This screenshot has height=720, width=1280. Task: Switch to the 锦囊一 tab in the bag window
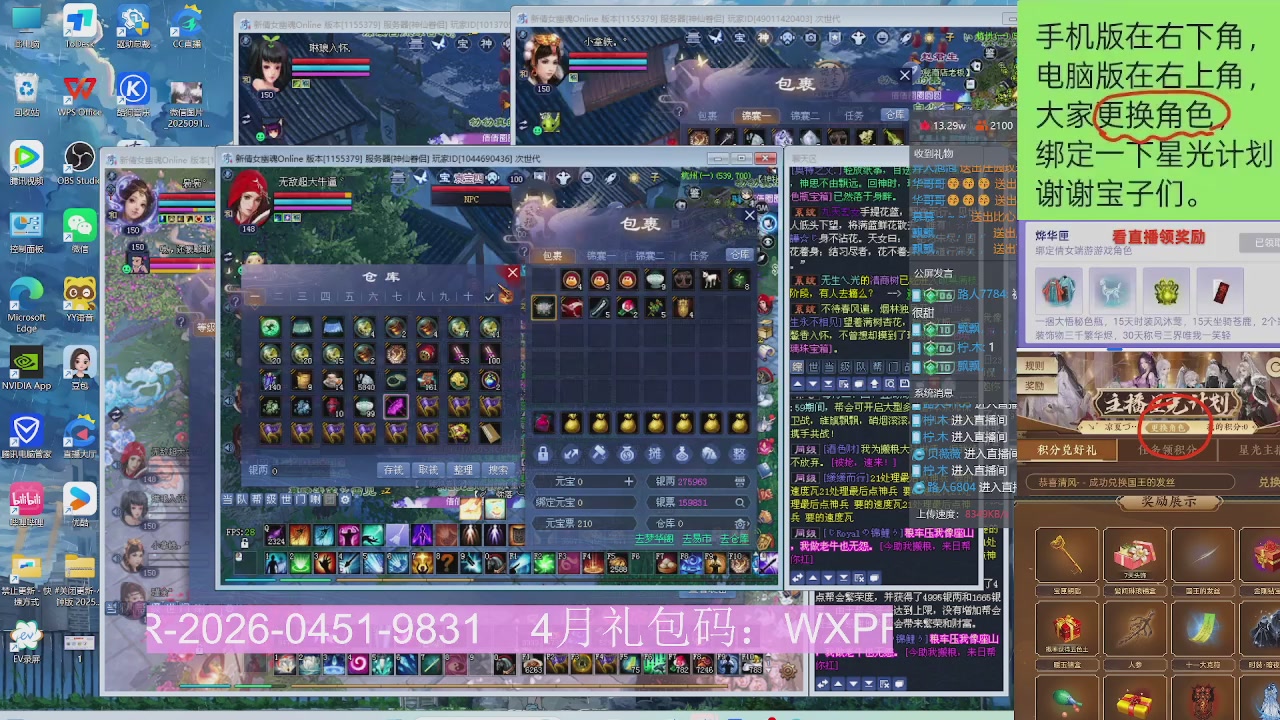[x=600, y=255]
